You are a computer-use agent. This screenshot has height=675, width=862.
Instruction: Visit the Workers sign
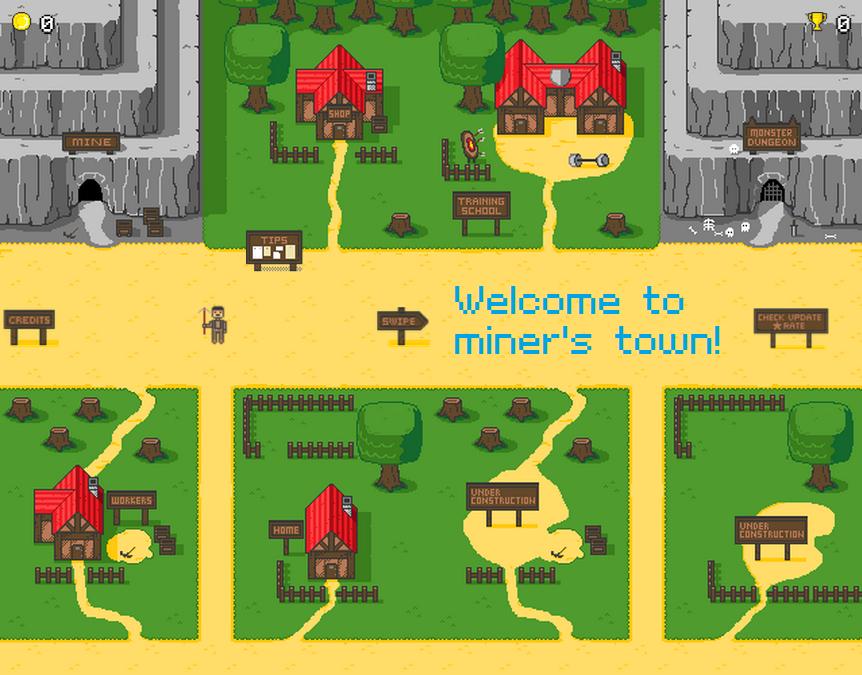point(131,500)
